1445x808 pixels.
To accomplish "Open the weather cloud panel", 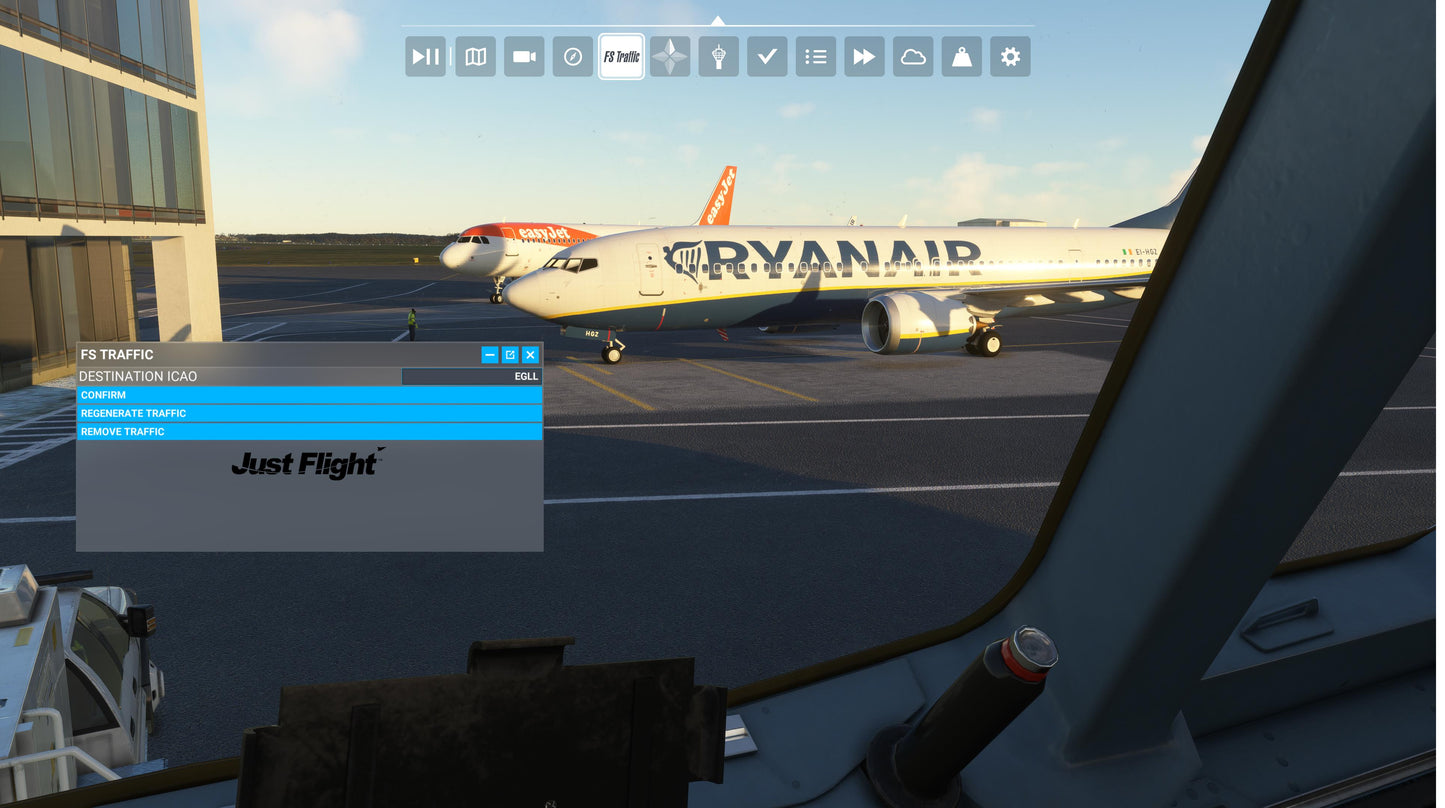I will tap(913, 57).
